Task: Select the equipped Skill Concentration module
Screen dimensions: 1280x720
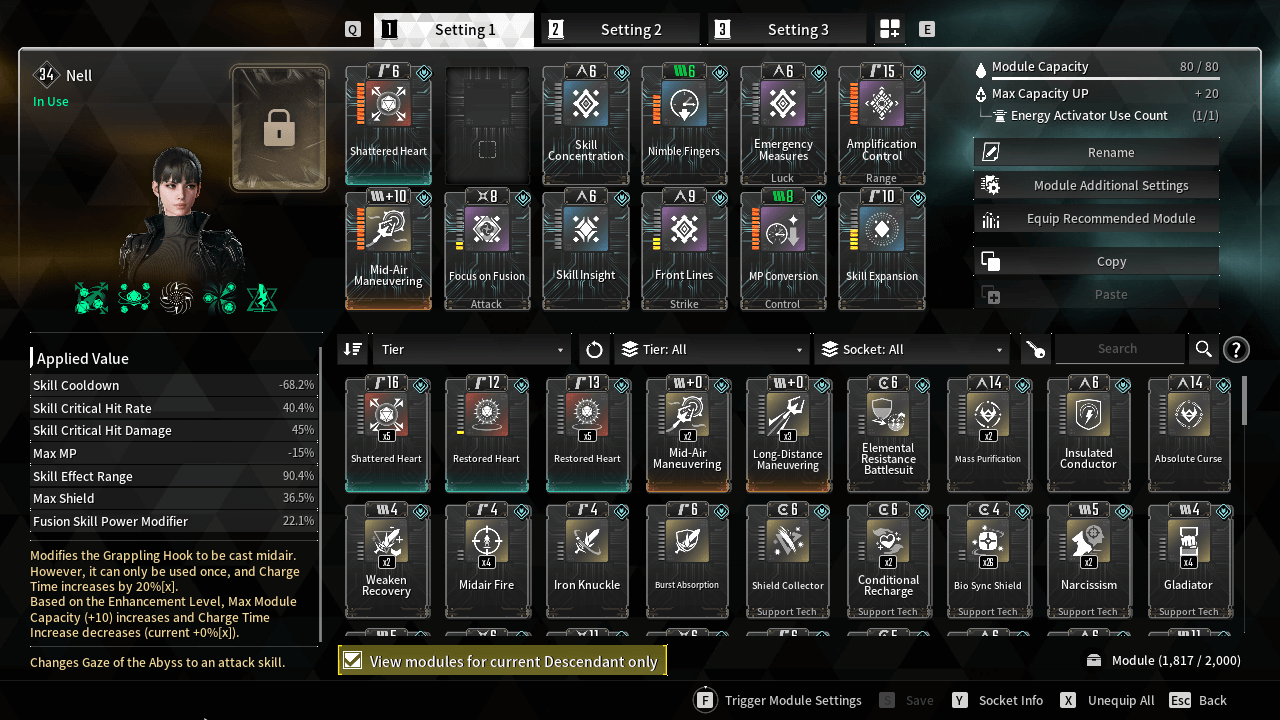Action: click(586, 125)
